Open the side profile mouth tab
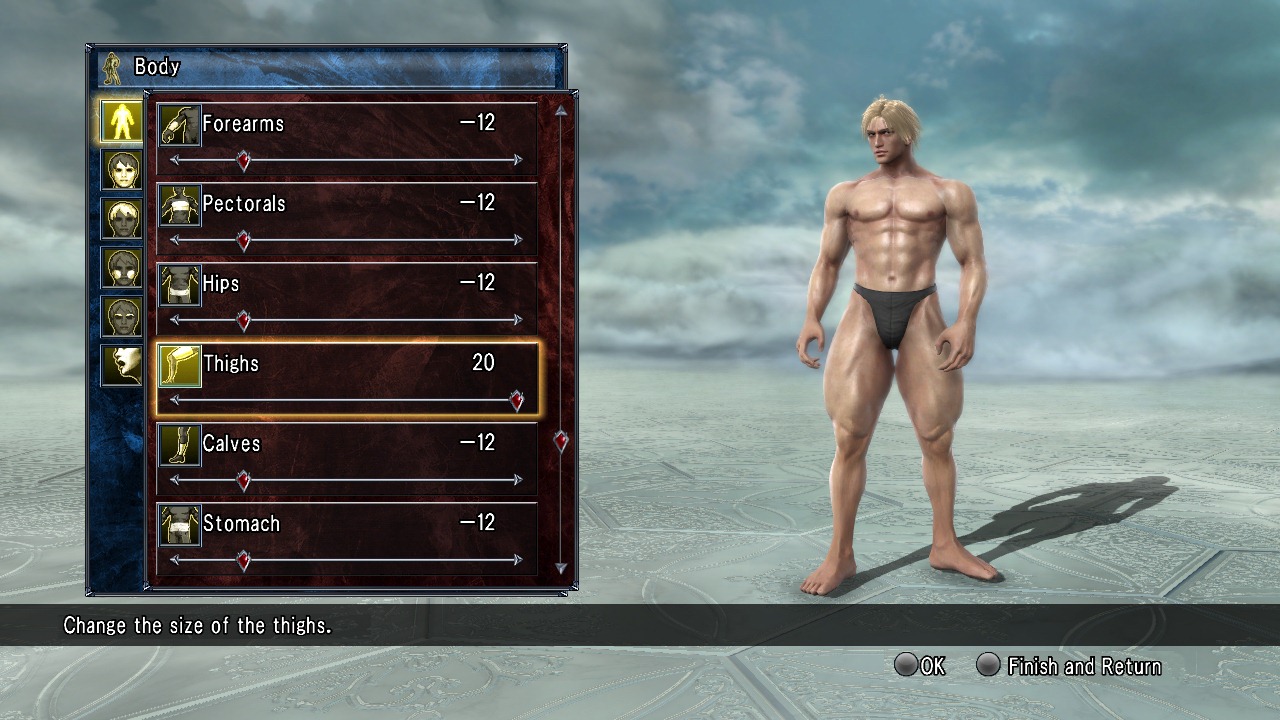This screenshot has width=1280, height=720. point(121,366)
